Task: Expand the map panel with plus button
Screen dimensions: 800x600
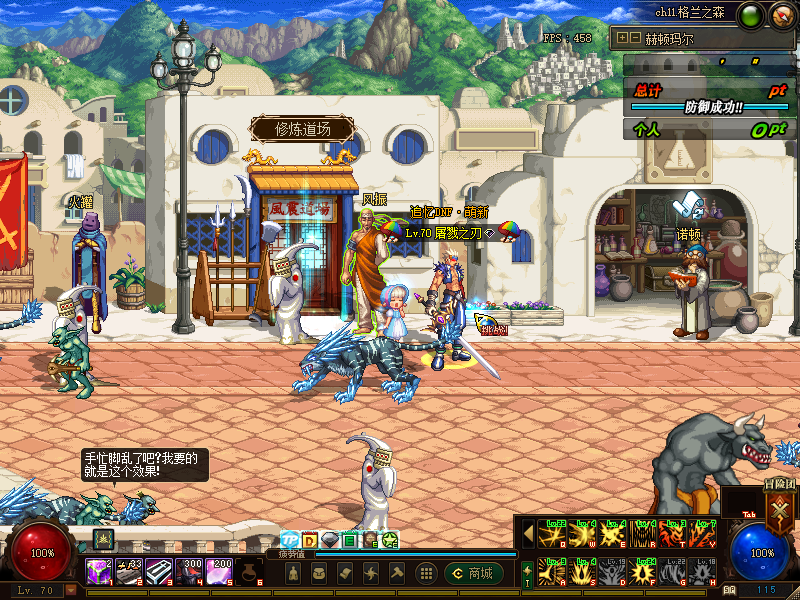Action: coord(622,38)
